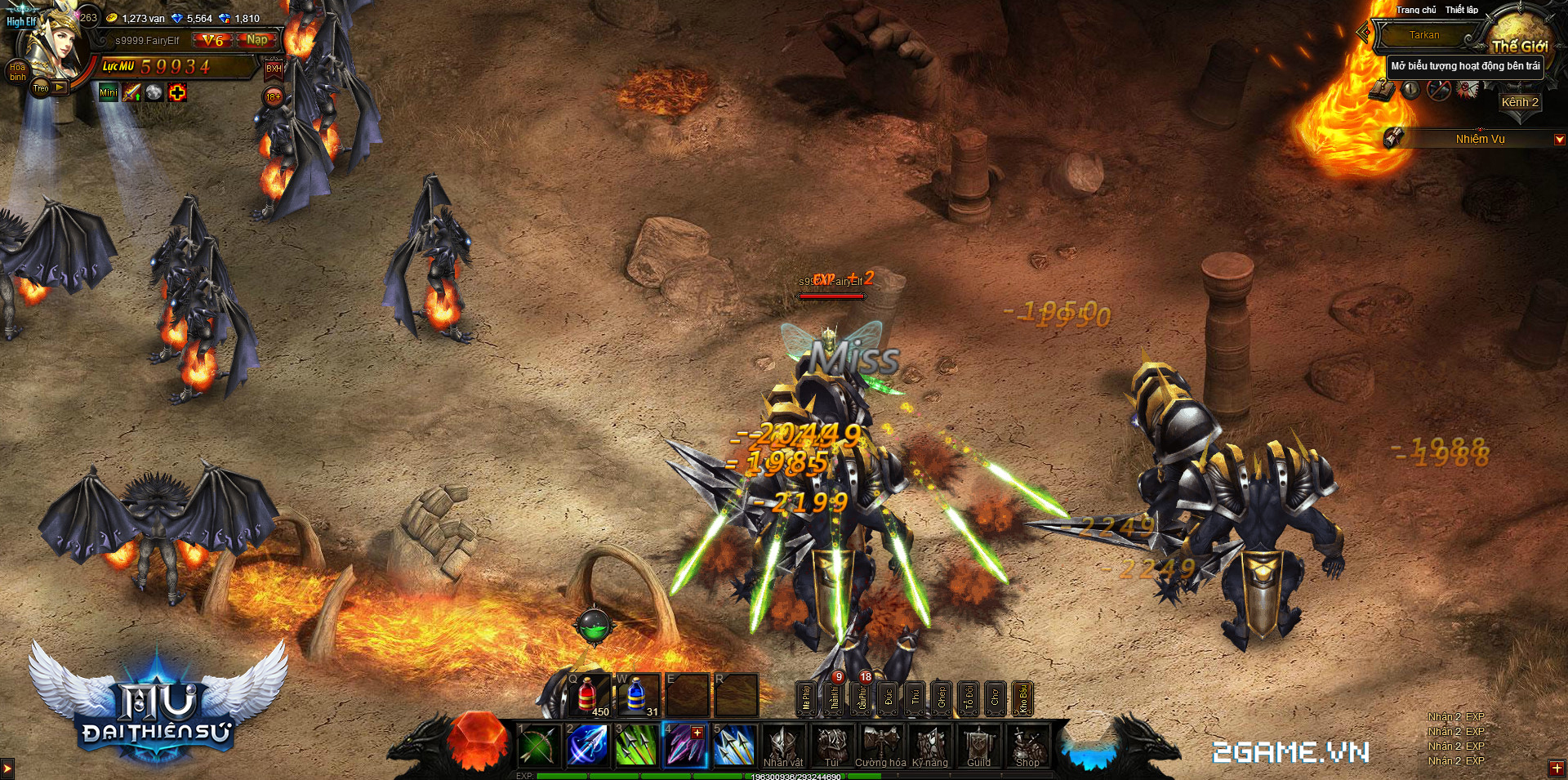Activate the triple green arrows skill
1568x780 pixels.
636,745
